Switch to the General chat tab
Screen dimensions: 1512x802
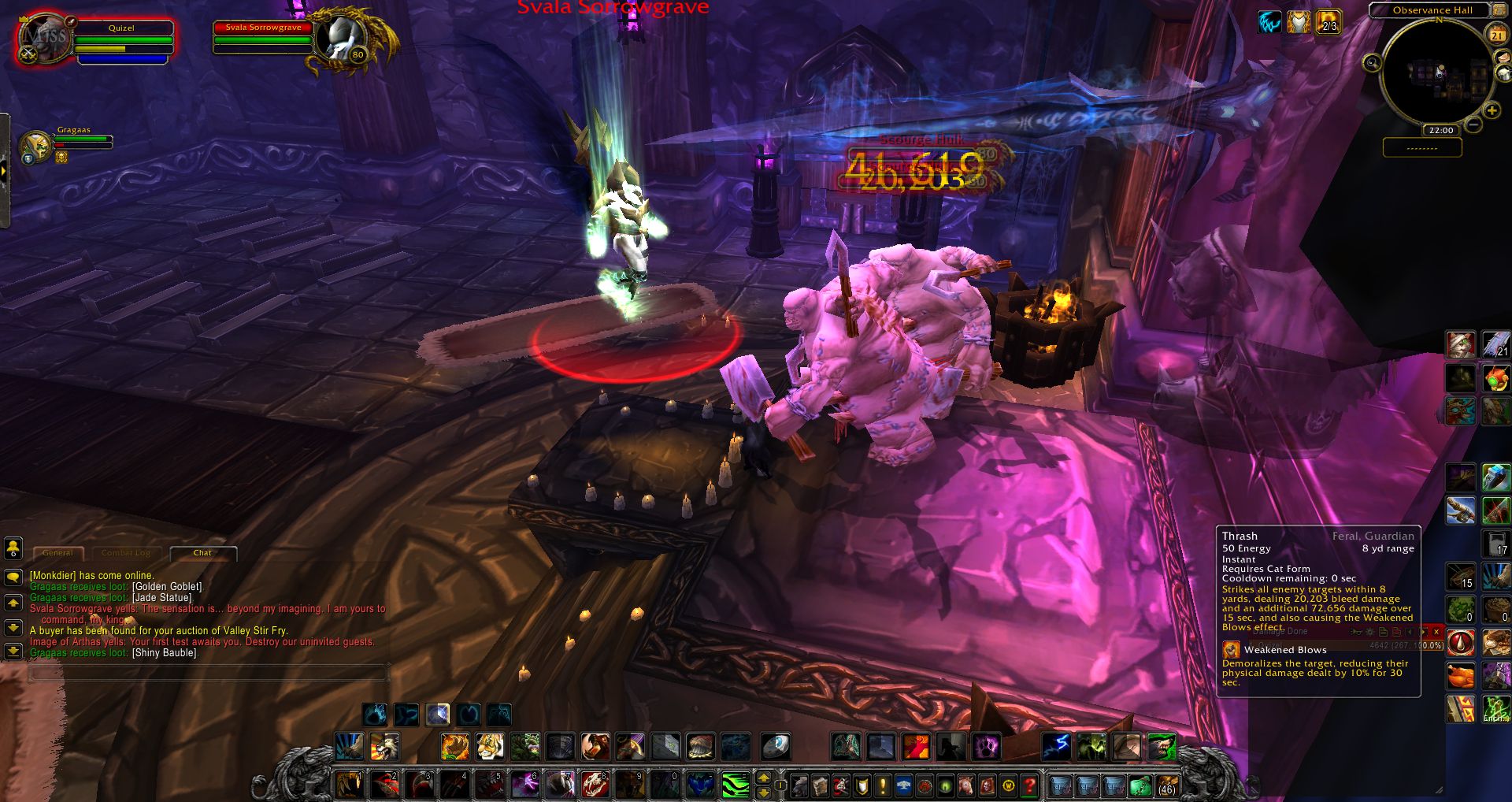(57, 553)
